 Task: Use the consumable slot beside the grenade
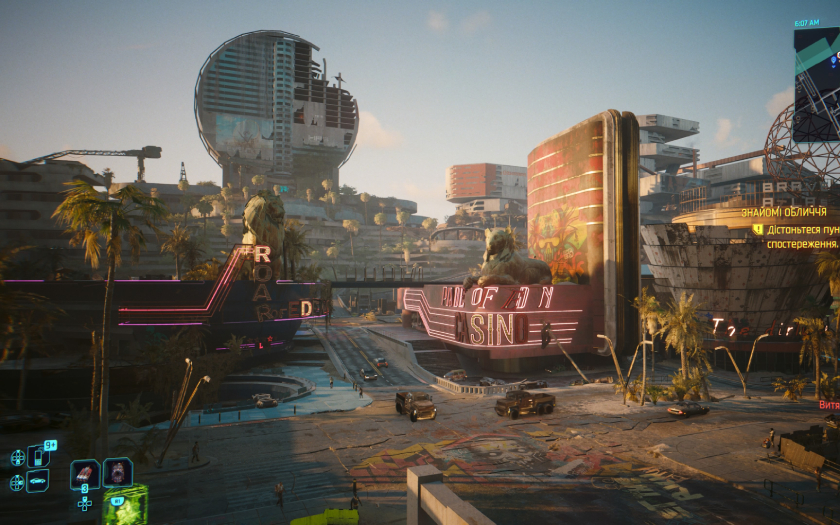(117, 472)
